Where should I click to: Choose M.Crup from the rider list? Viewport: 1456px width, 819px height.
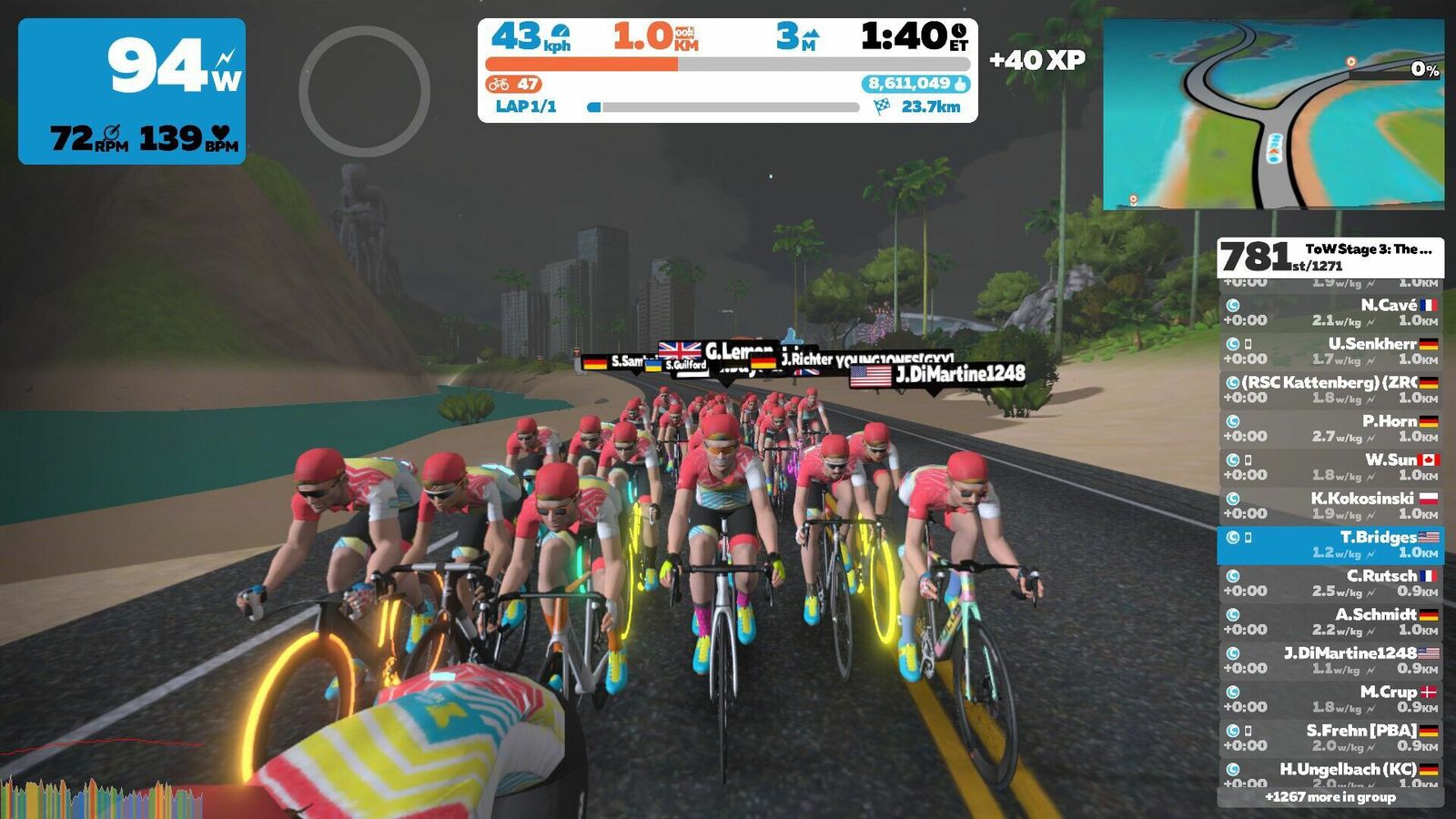click(x=1330, y=699)
